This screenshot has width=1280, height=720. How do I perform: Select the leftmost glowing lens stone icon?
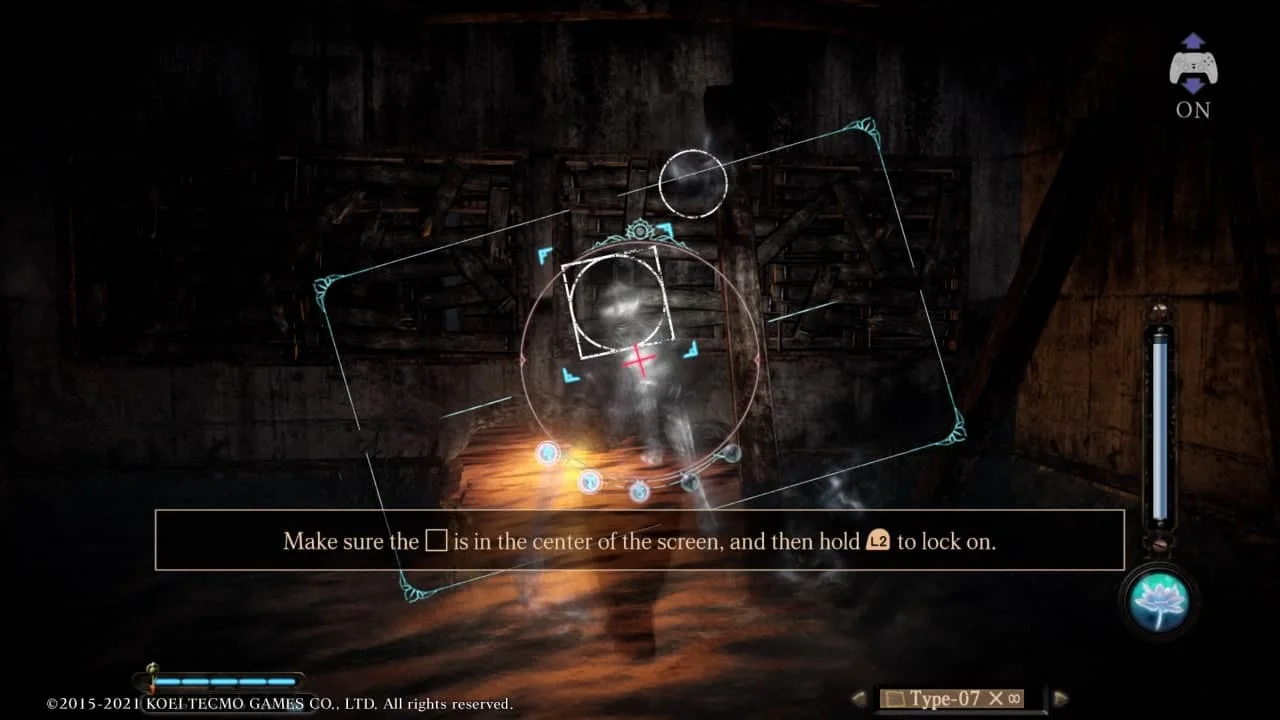click(547, 454)
